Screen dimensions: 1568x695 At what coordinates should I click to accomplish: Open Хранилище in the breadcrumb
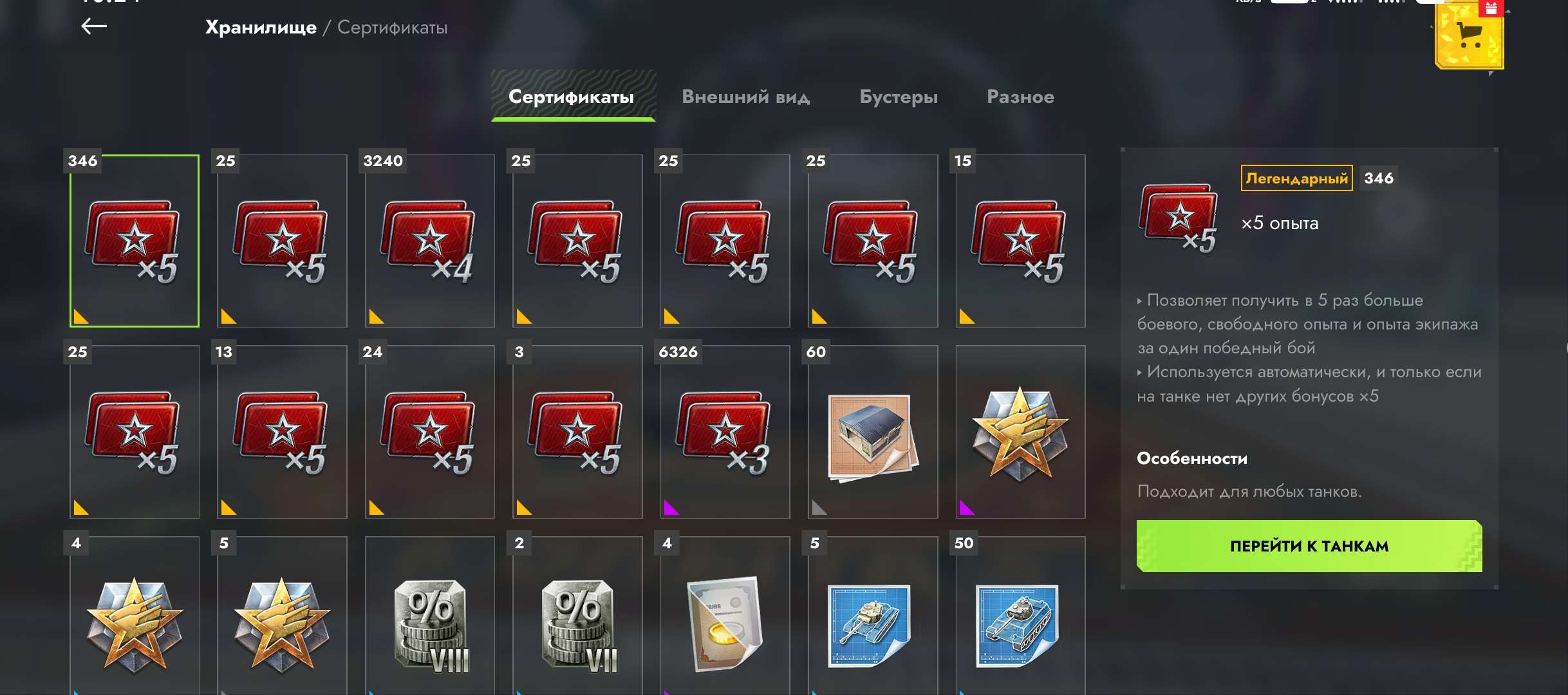(261, 28)
